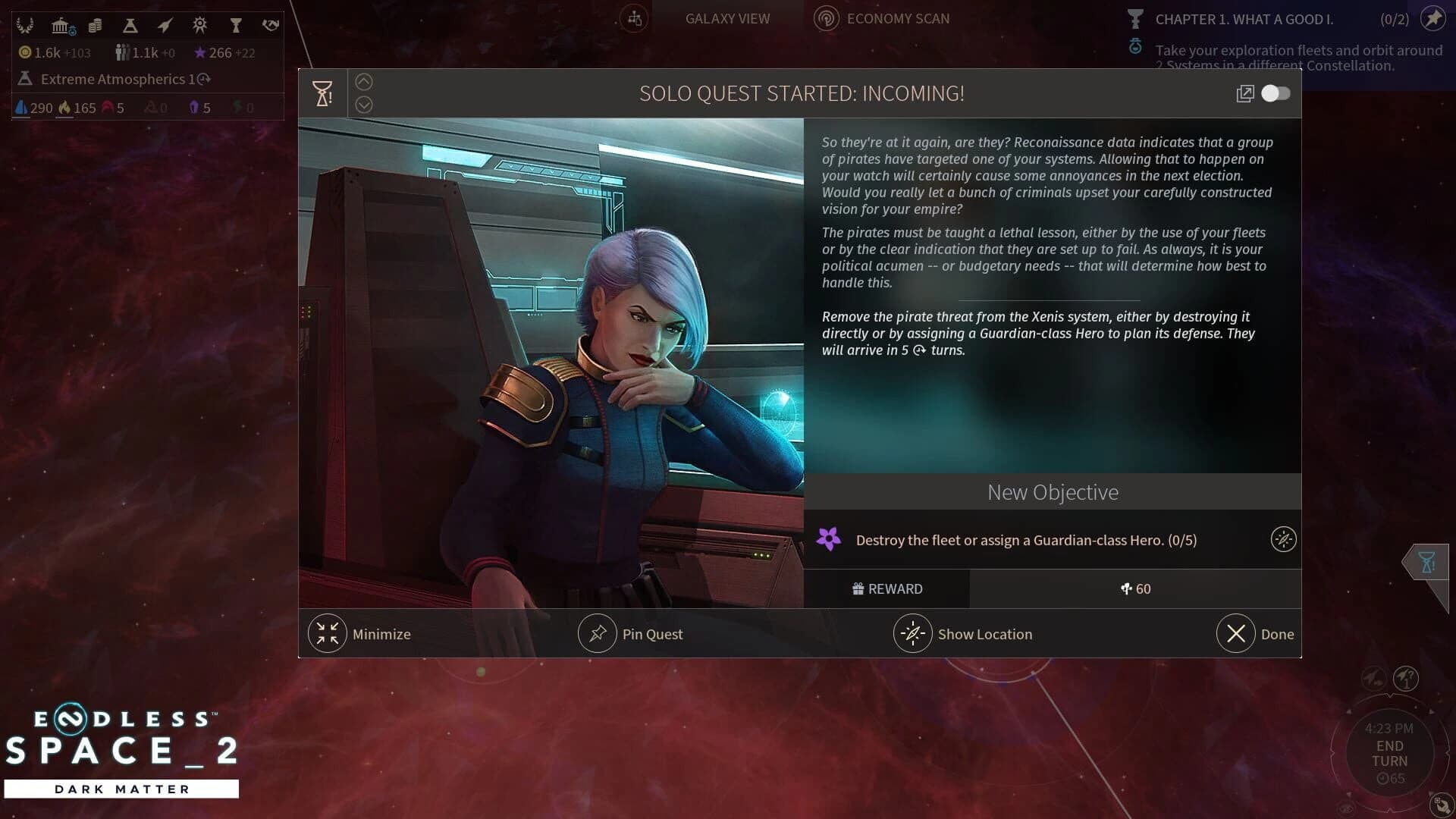Open the Quests hourglass icon
The height and width of the screenshot is (819, 1456).
coord(237,24)
